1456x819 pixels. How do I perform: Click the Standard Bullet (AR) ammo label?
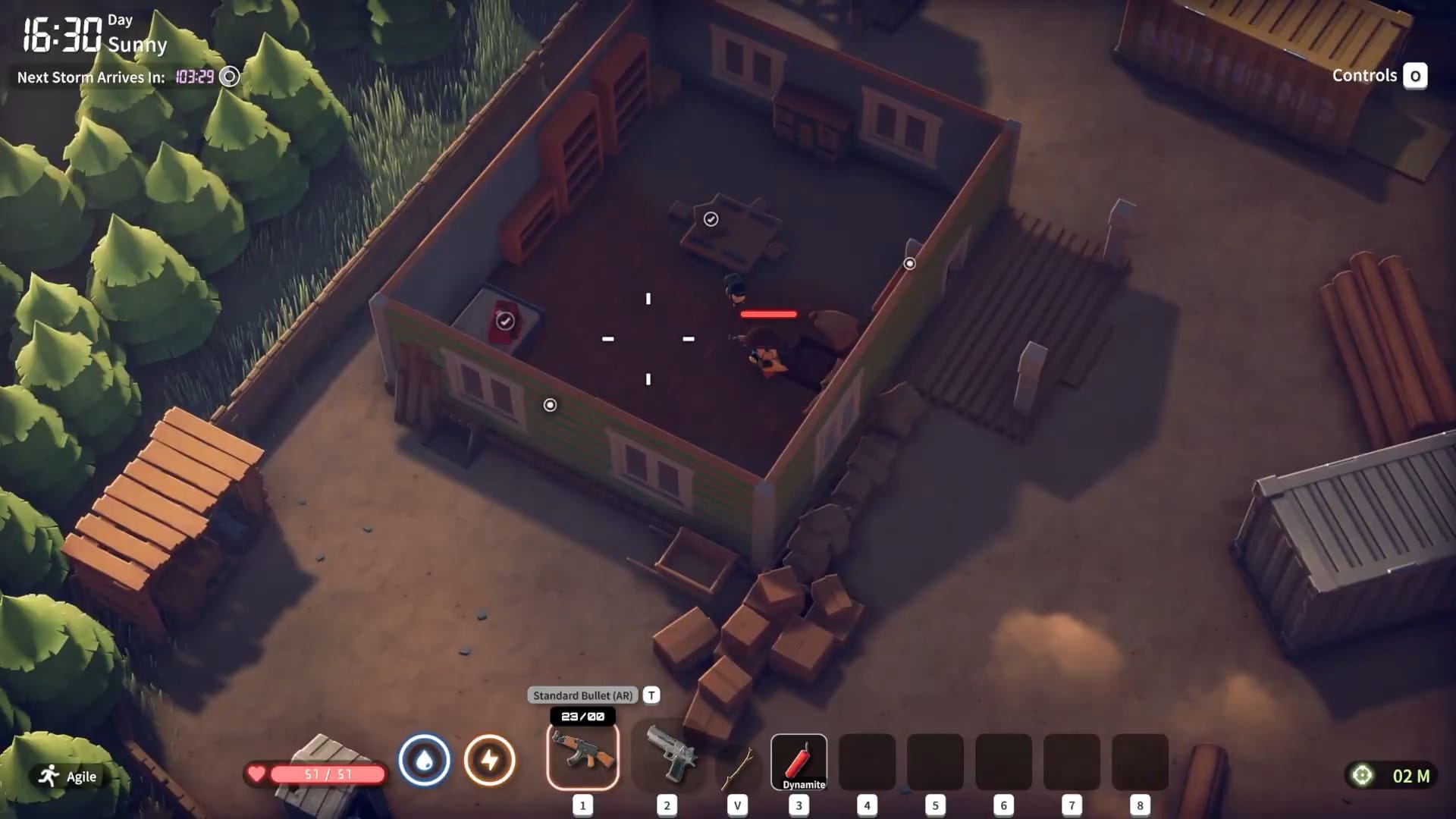click(585, 695)
